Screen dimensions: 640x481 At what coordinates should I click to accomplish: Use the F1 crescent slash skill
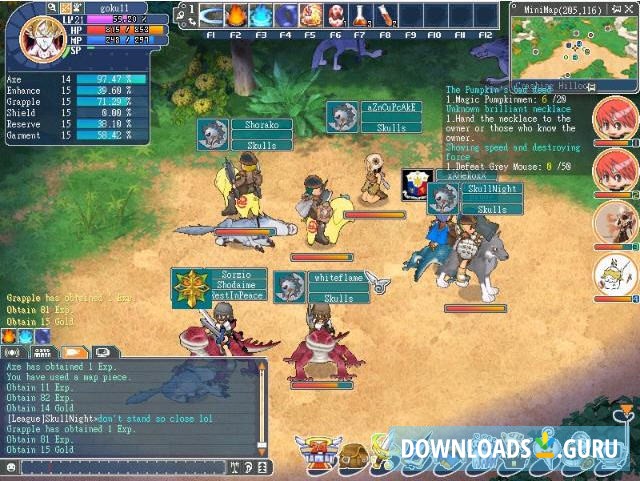(211, 16)
